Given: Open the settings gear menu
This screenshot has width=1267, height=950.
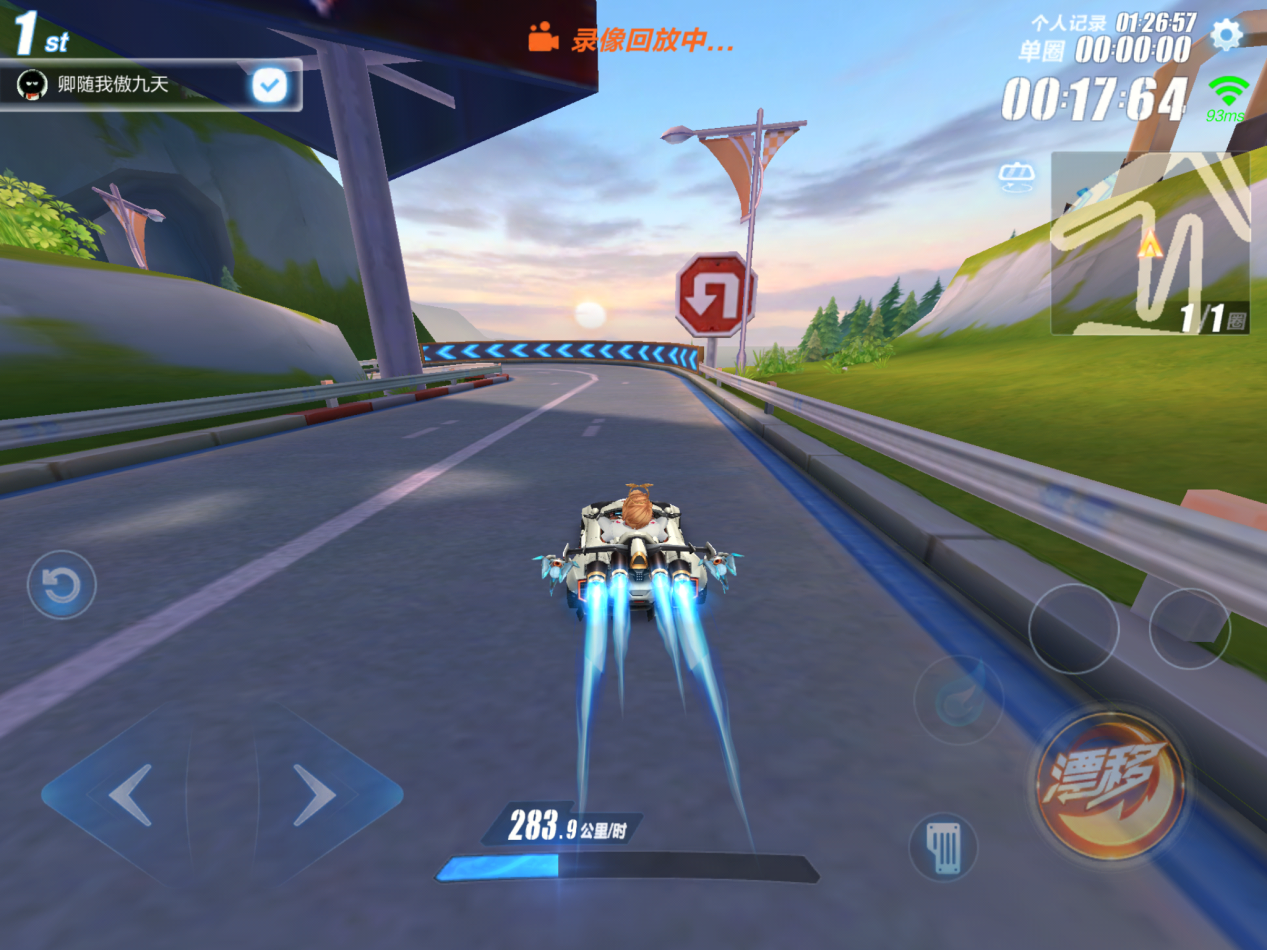Looking at the screenshot, I should tap(1226, 35).
